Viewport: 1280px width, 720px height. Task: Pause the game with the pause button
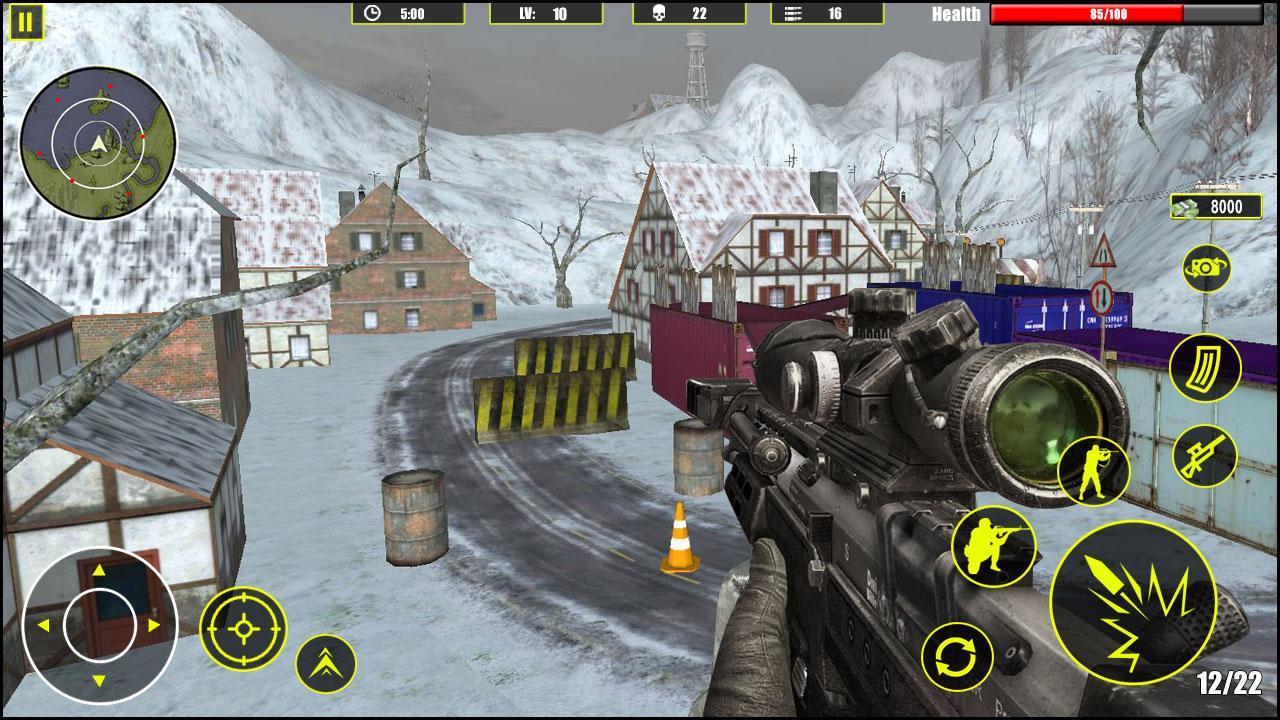pos(26,22)
